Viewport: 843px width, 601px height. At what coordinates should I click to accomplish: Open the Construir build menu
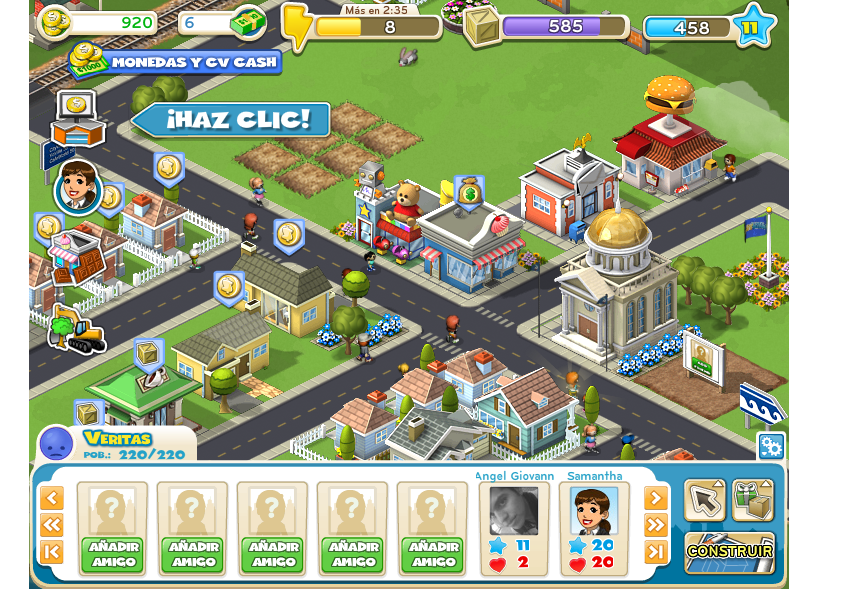[729, 551]
